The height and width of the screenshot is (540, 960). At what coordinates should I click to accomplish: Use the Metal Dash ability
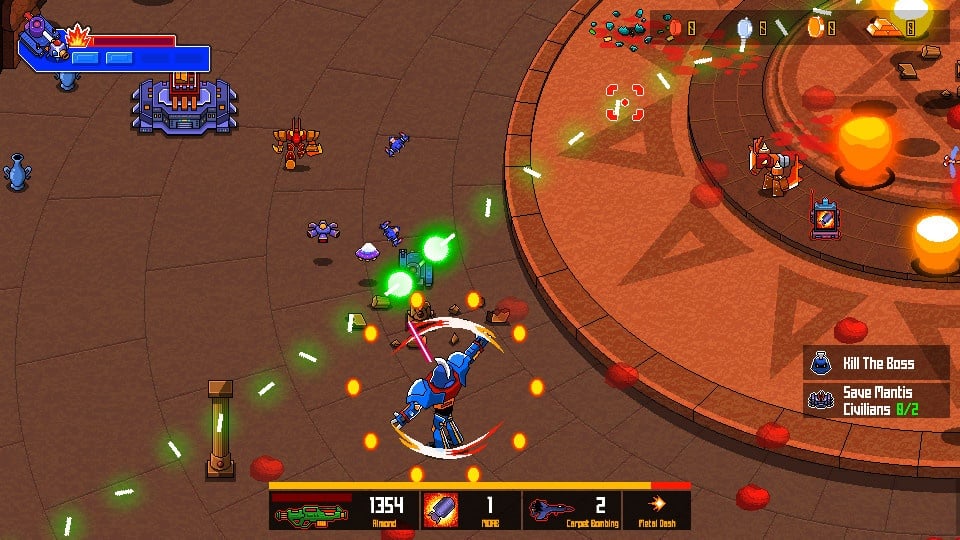[657, 507]
